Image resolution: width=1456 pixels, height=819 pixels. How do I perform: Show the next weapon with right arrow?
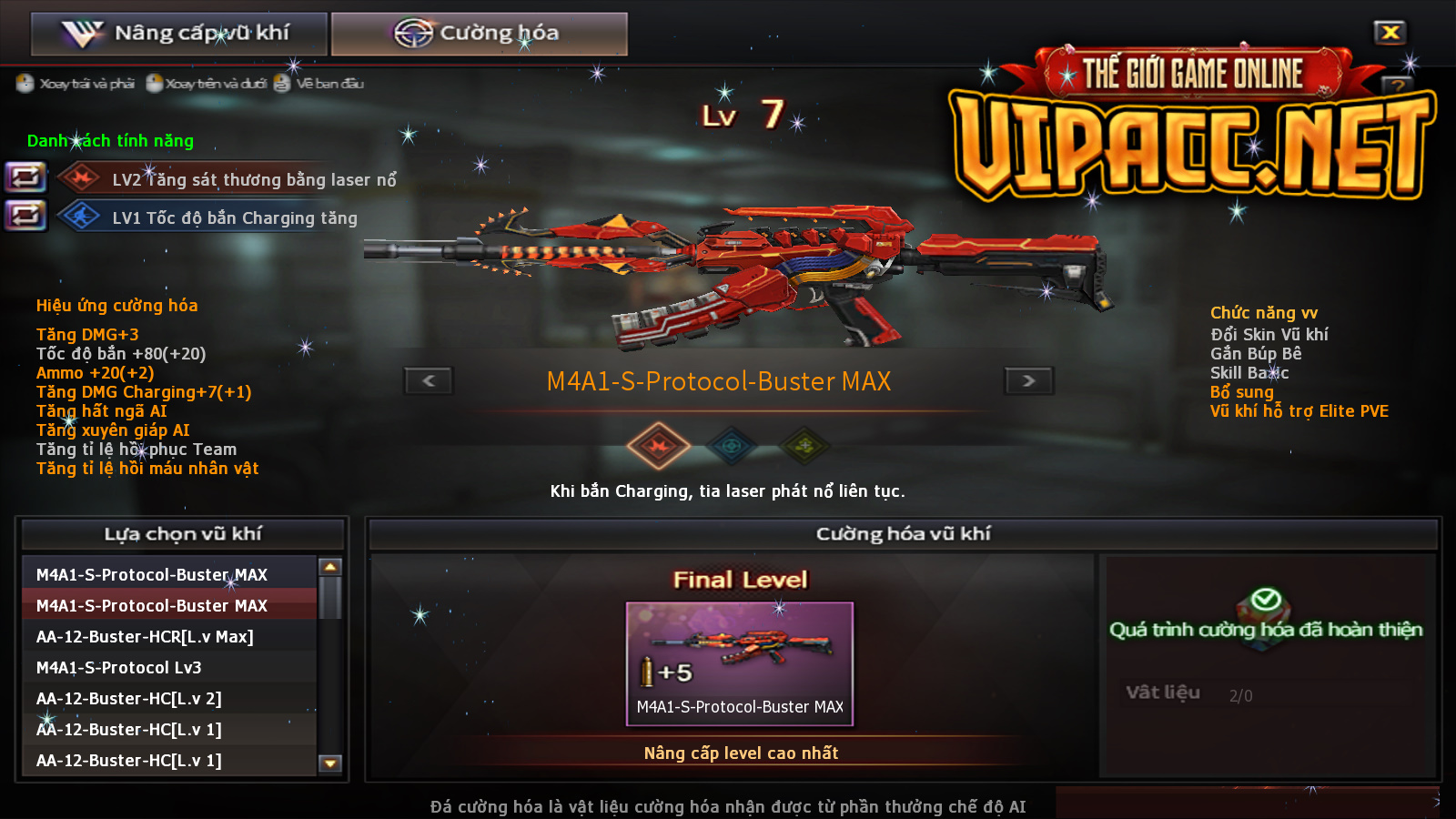point(1028,380)
